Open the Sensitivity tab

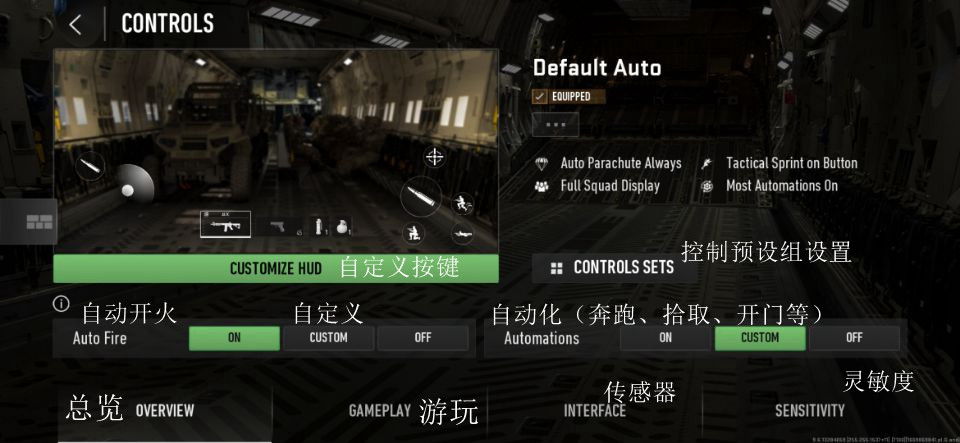pyautogui.click(x=809, y=411)
